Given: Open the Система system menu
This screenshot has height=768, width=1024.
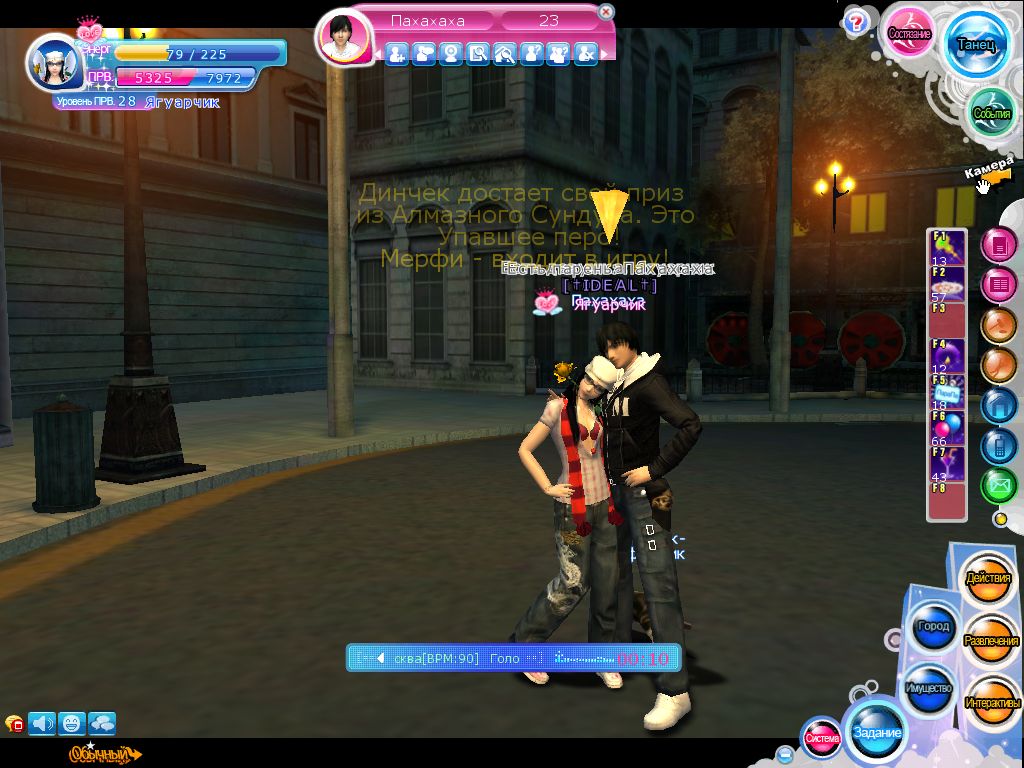Looking at the screenshot, I should [x=822, y=739].
